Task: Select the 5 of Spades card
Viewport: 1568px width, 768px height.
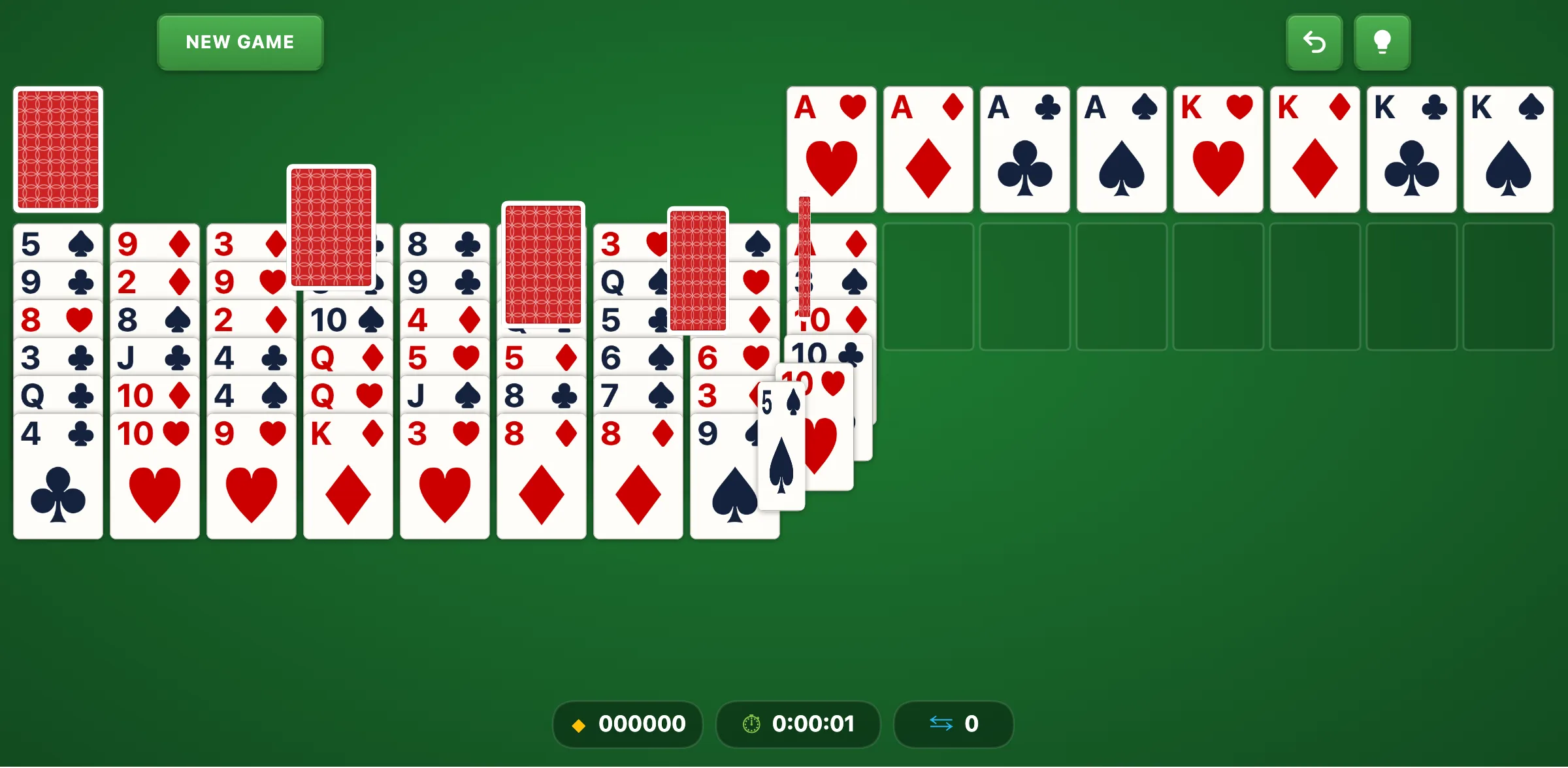Action: 781,444
